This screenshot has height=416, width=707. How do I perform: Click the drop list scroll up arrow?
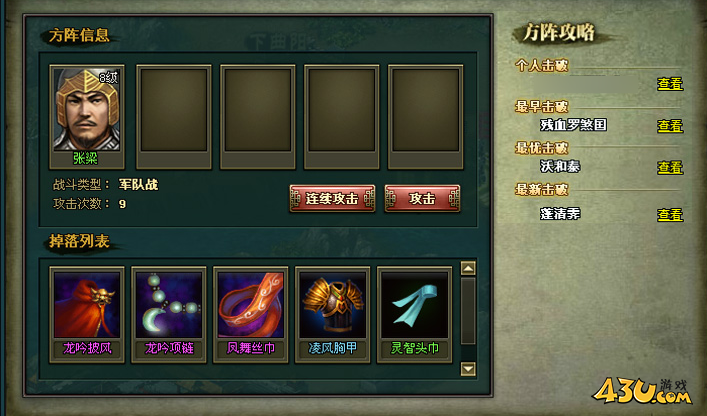[x=467, y=268]
